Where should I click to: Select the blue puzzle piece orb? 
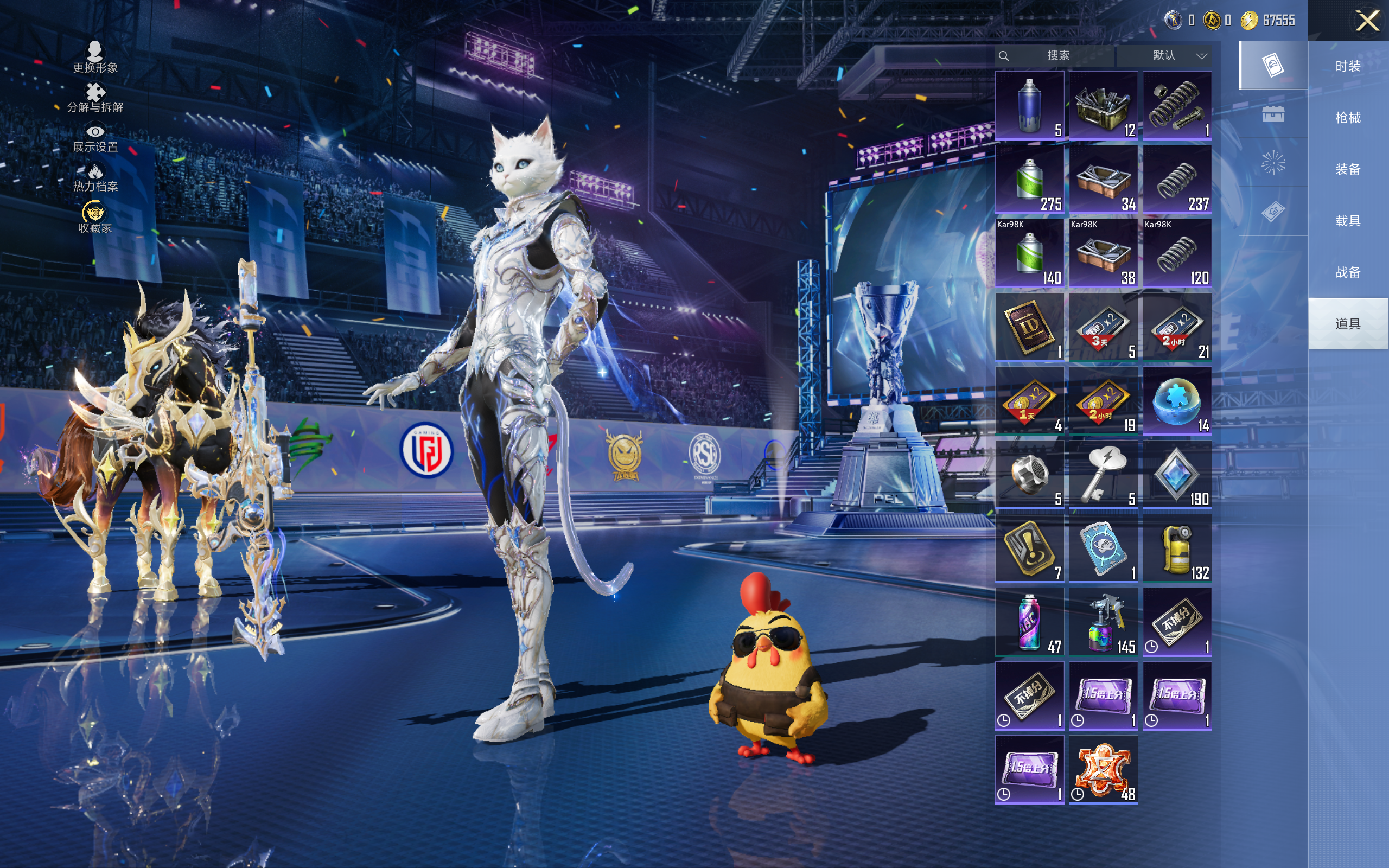point(1177,400)
